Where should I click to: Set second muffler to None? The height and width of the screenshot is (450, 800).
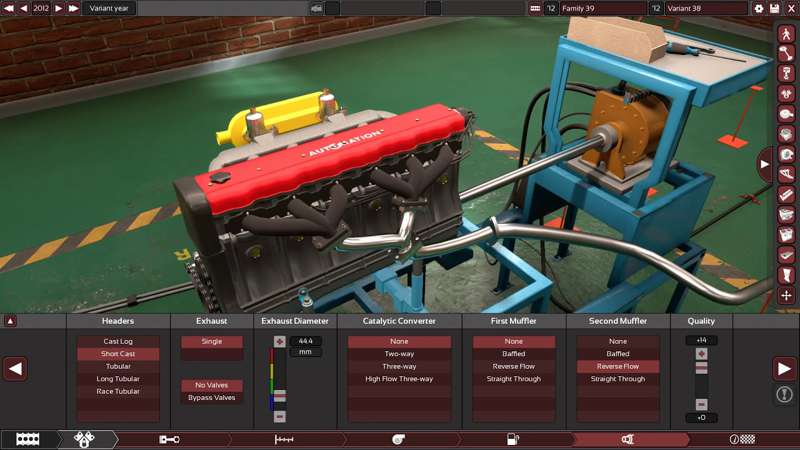(618, 342)
